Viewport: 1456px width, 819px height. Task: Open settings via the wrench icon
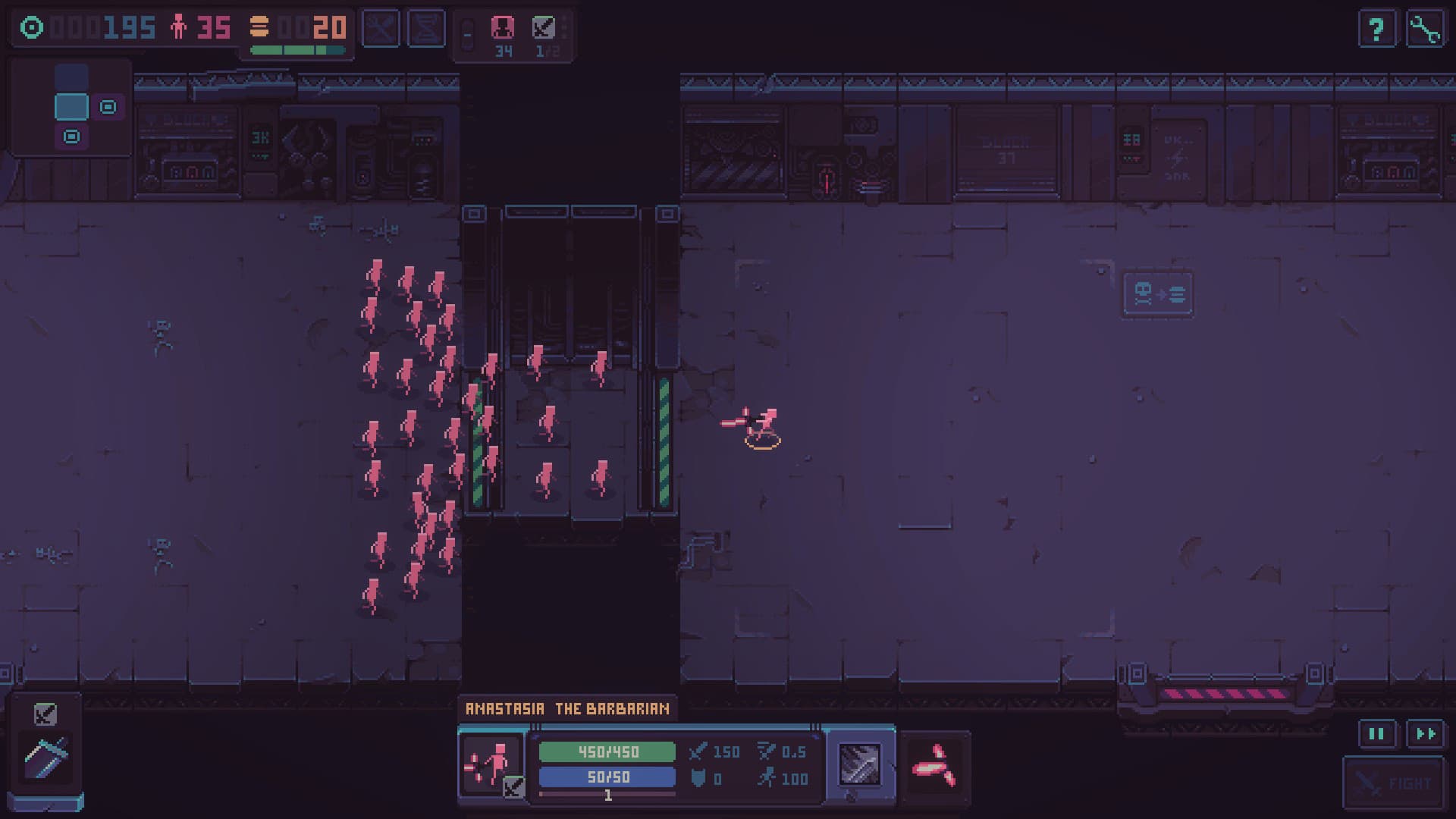[1426, 29]
